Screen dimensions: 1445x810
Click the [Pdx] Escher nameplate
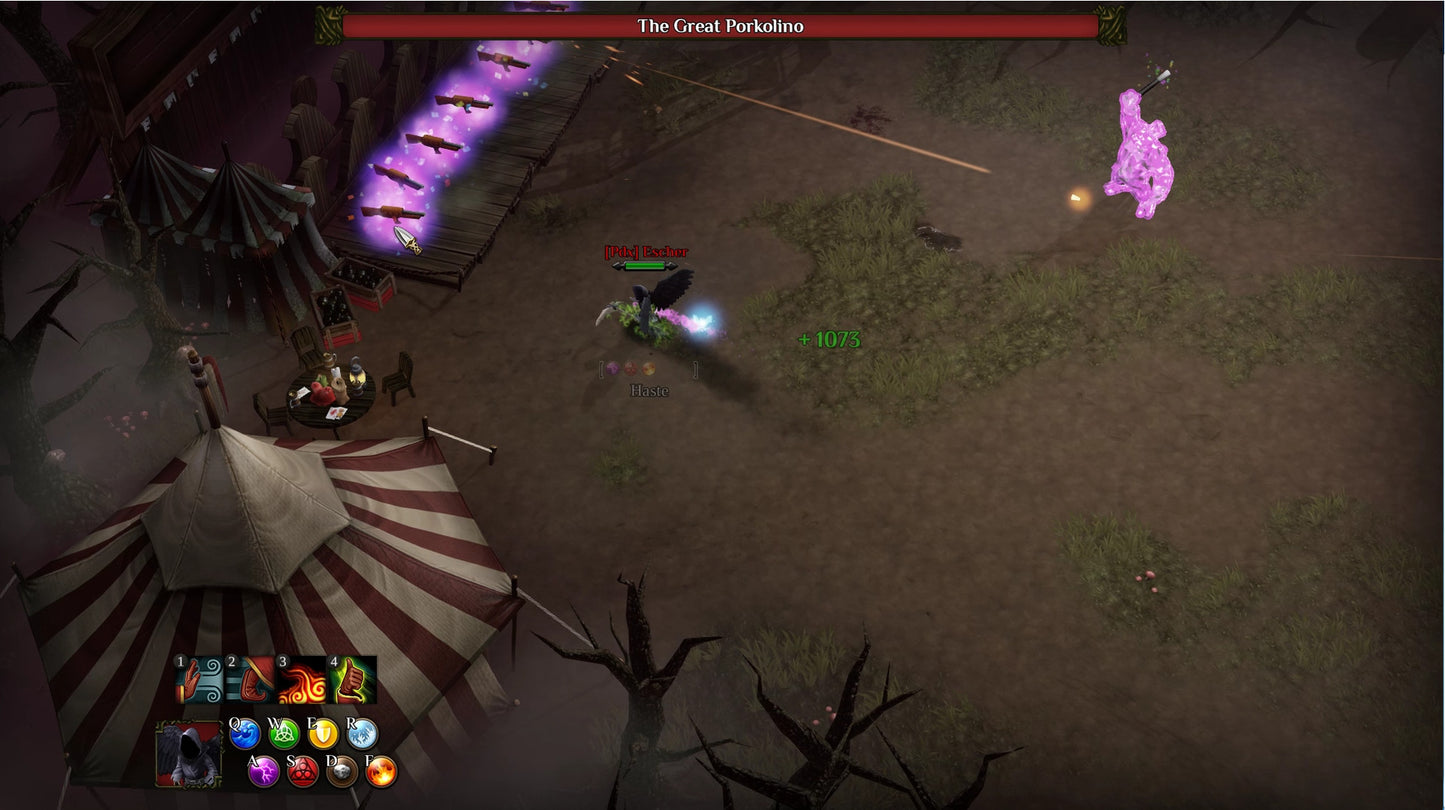646,253
